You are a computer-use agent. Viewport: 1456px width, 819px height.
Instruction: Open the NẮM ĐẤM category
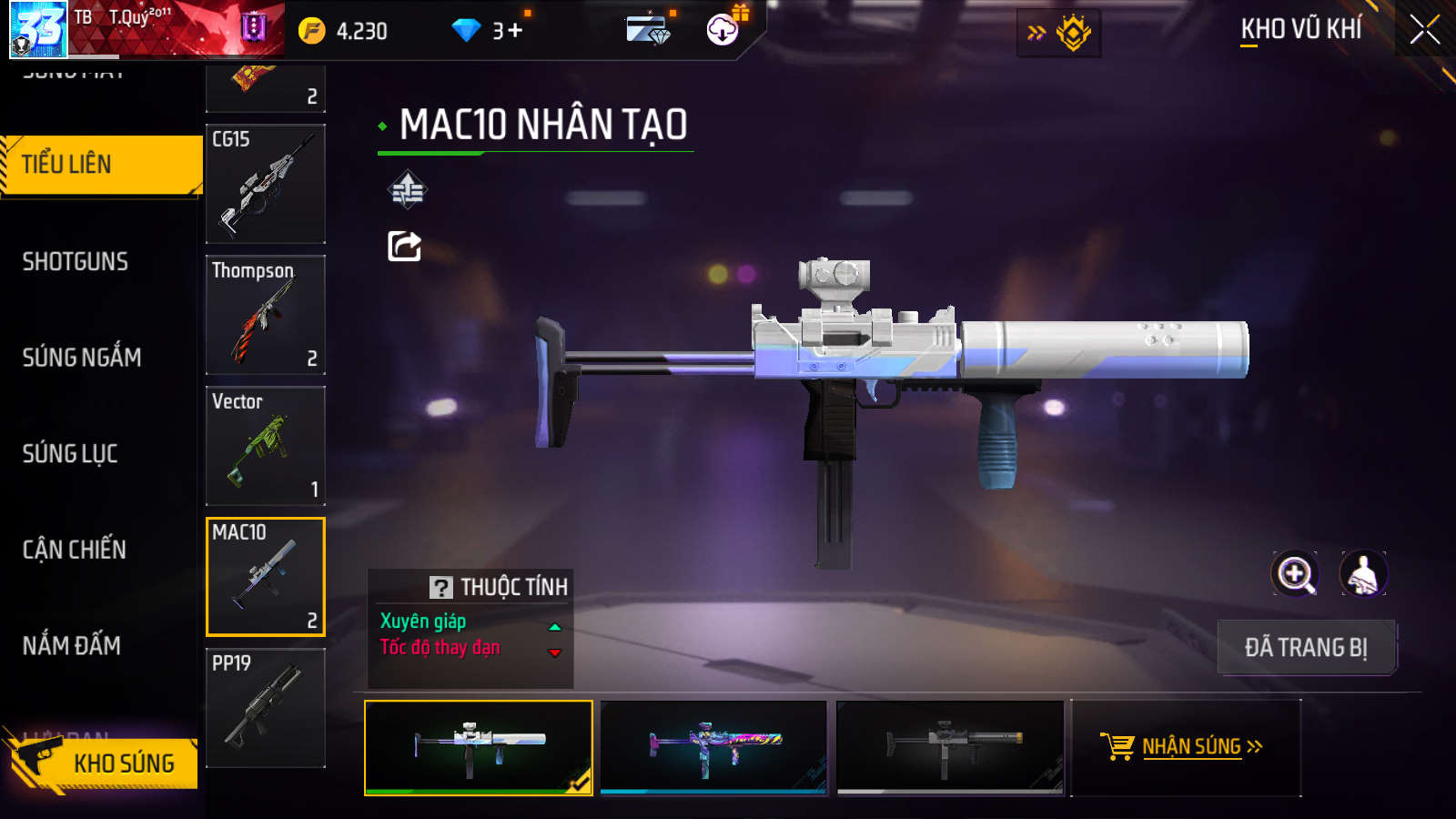click(72, 646)
